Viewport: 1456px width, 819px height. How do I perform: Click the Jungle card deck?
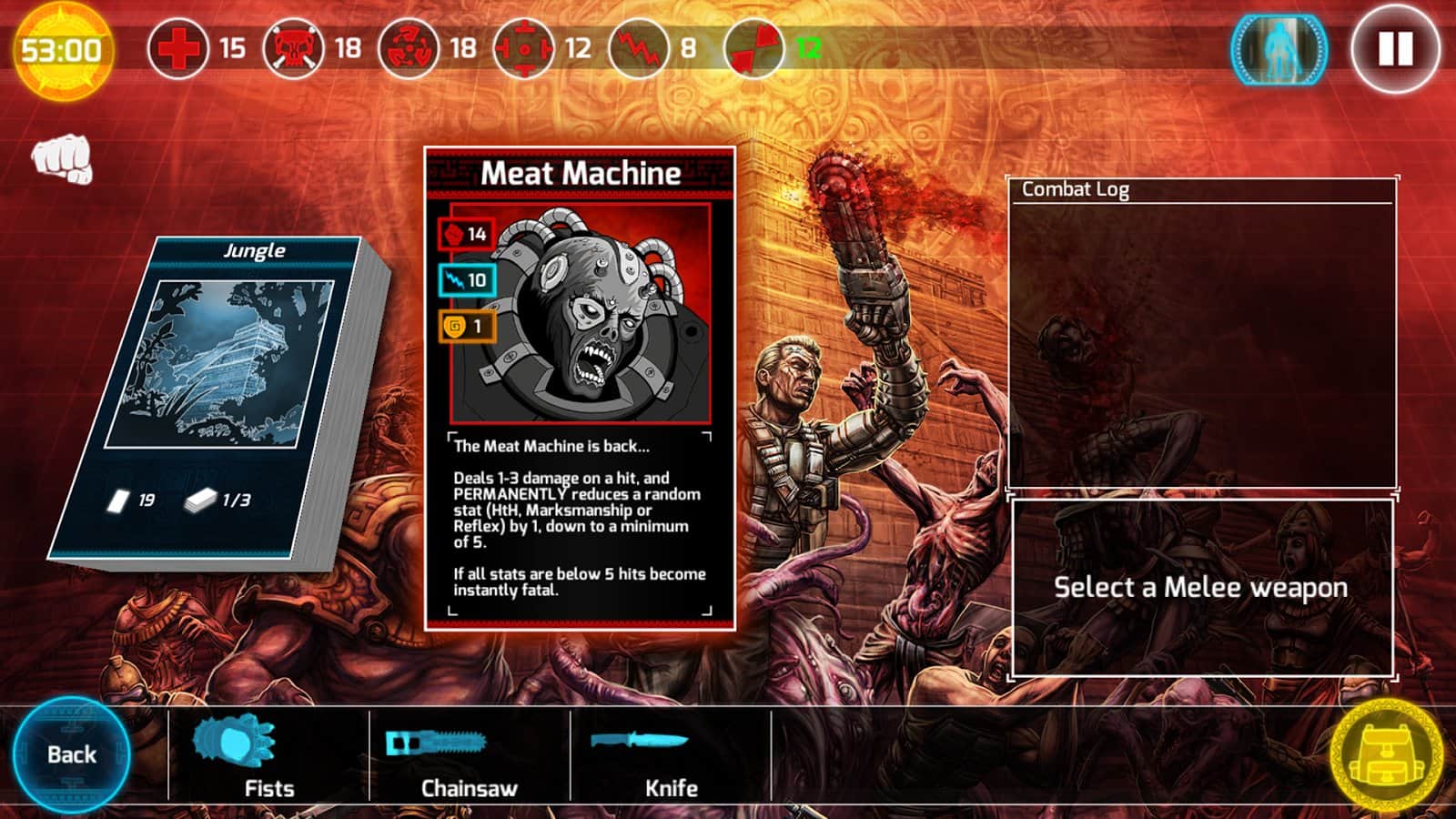coord(223,400)
